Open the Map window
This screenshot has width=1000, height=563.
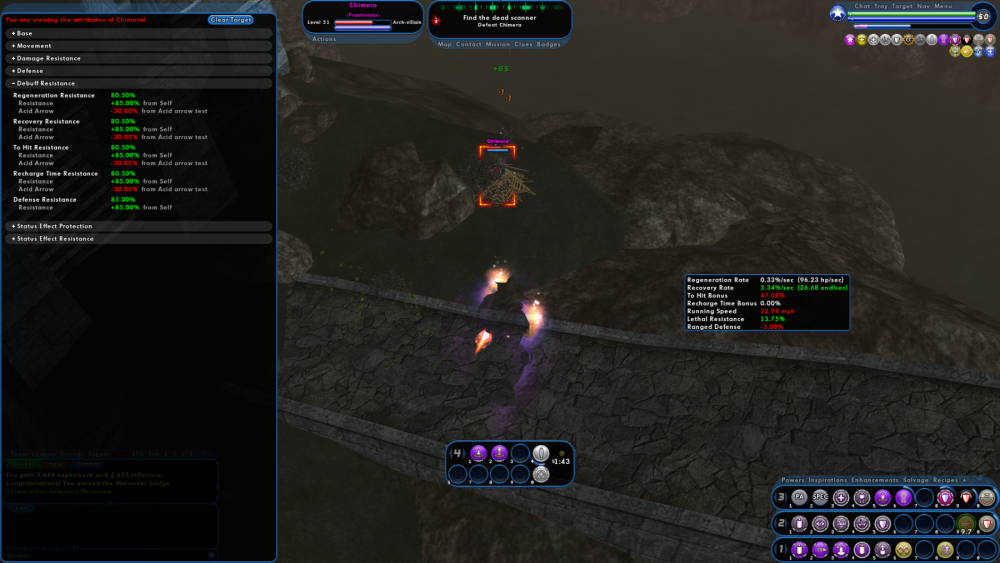[x=445, y=44]
